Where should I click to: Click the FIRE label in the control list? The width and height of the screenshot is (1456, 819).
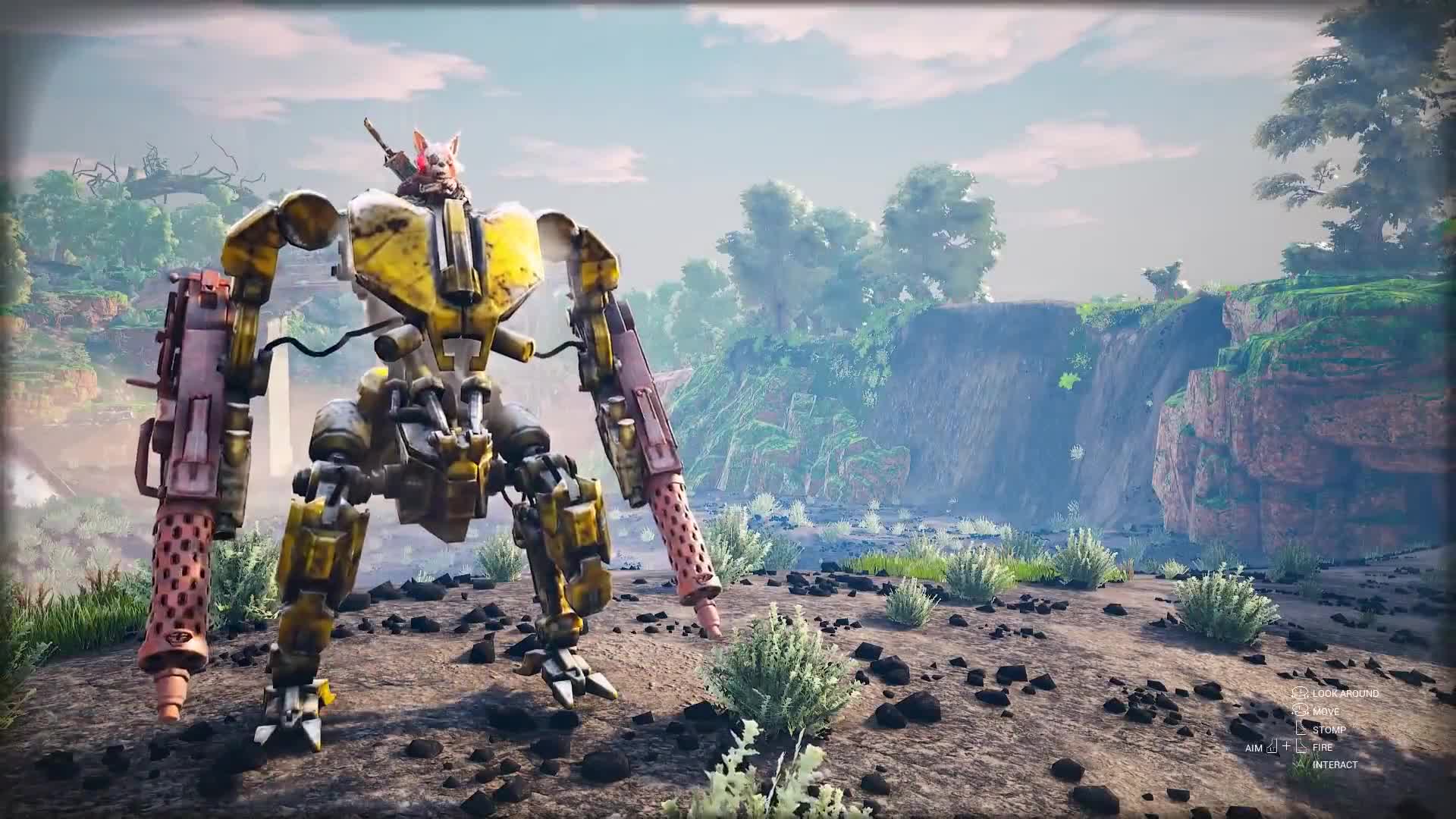point(1323,747)
